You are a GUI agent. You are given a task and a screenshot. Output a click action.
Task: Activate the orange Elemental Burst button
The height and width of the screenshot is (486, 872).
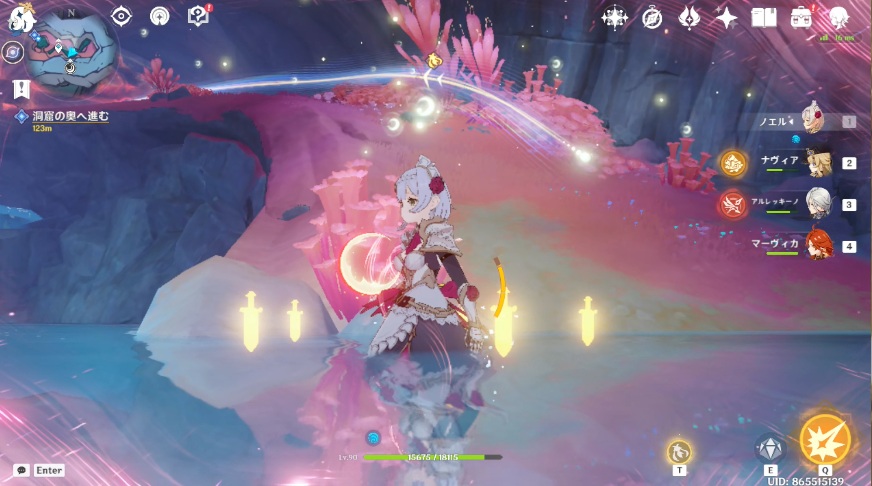click(824, 441)
